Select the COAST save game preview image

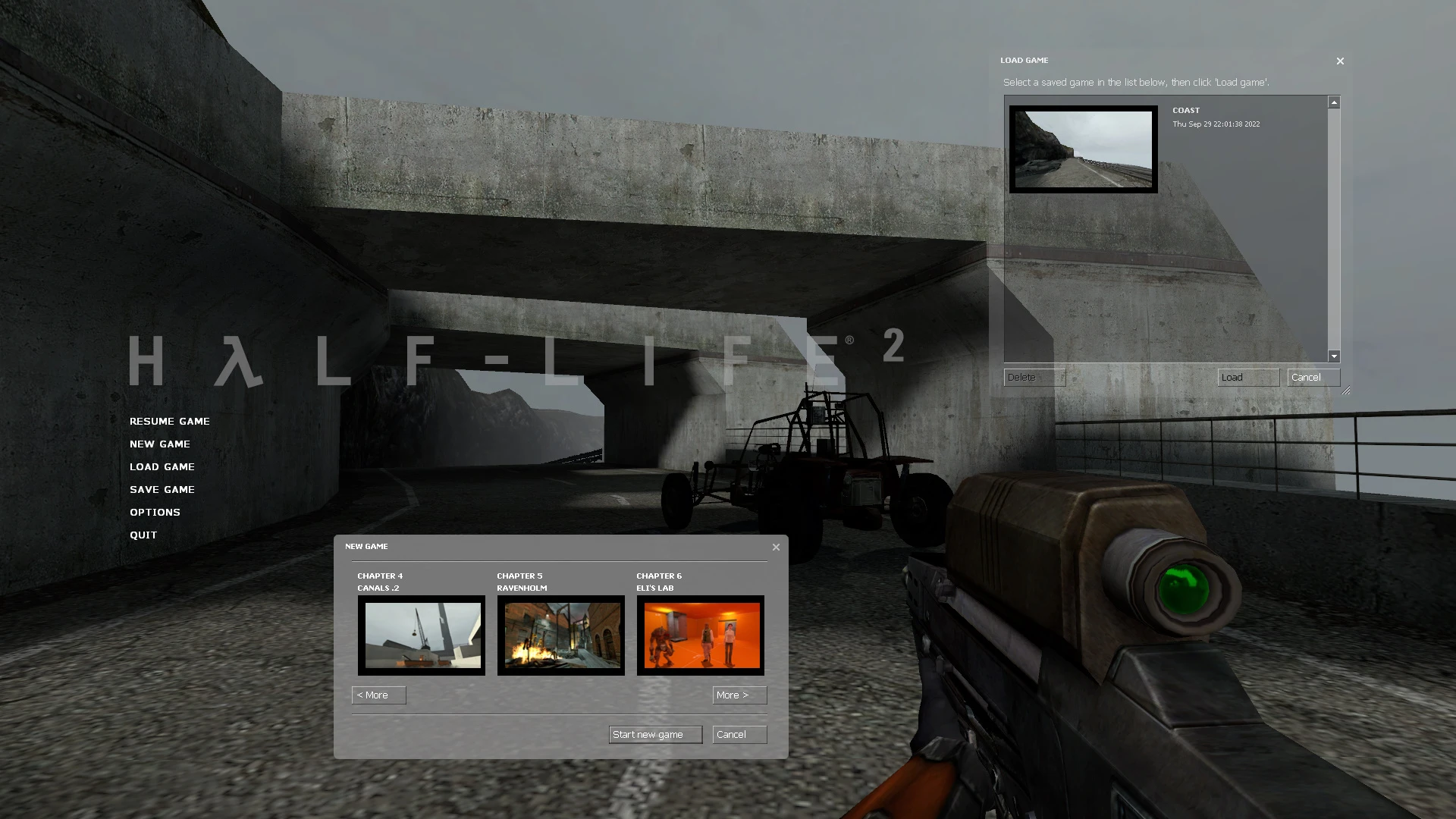click(1082, 149)
